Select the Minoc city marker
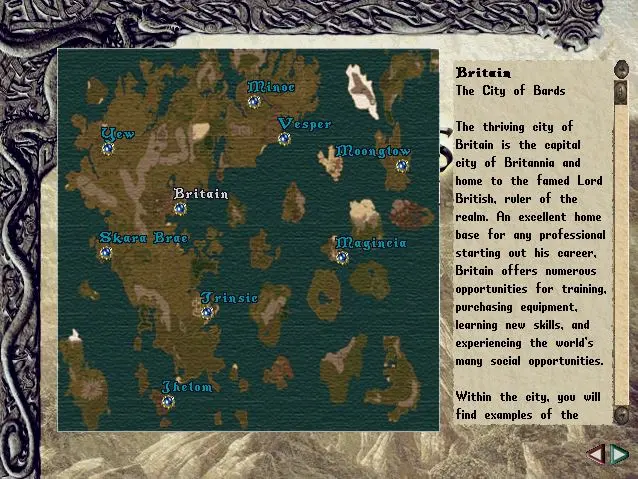 [x=254, y=101]
